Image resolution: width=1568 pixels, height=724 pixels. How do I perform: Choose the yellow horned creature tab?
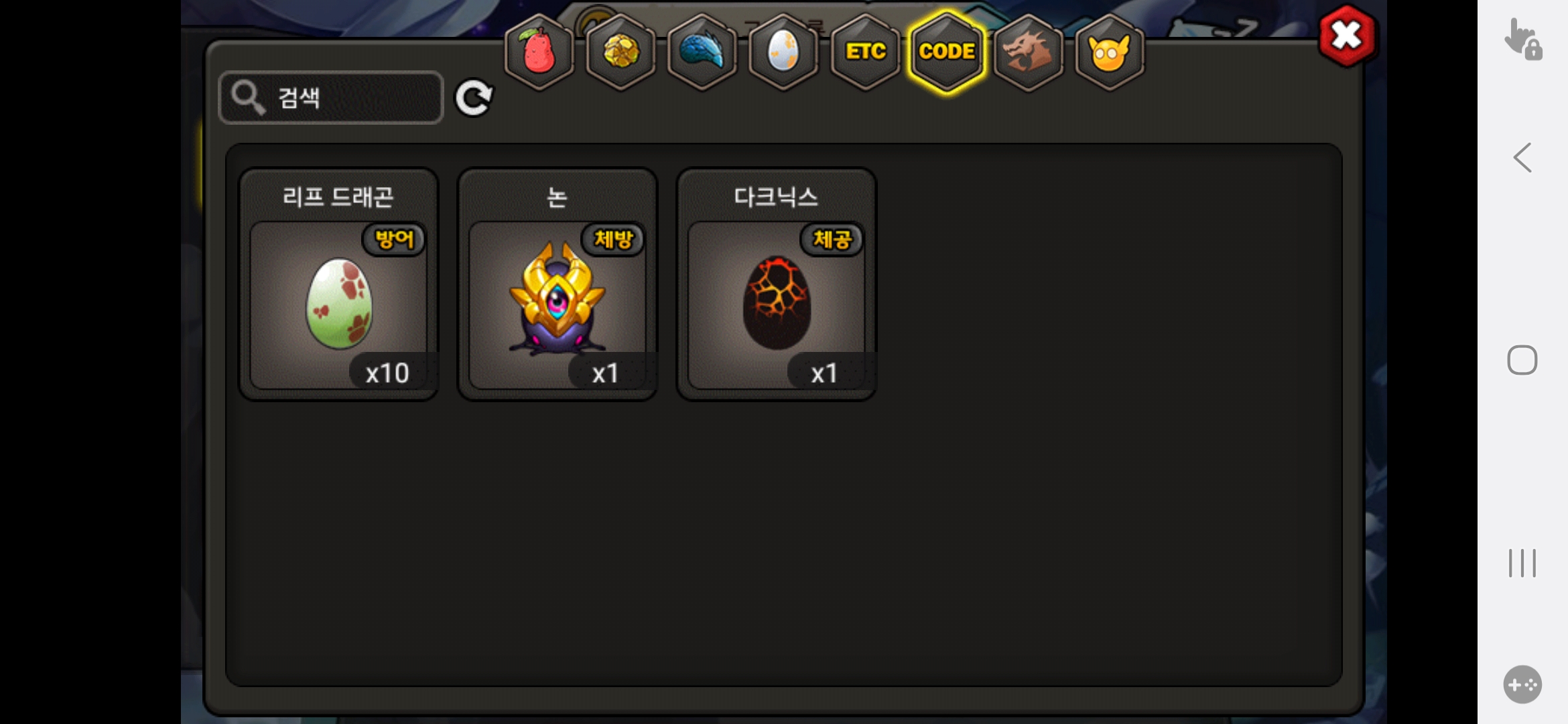tap(1110, 52)
